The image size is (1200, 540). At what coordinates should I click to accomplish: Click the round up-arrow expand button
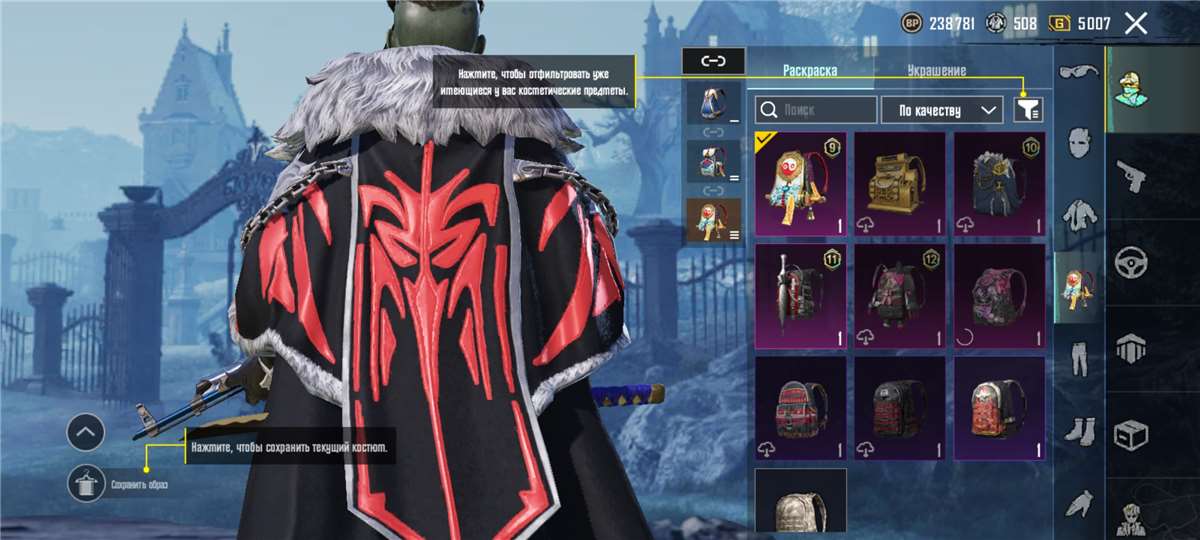pos(86,433)
